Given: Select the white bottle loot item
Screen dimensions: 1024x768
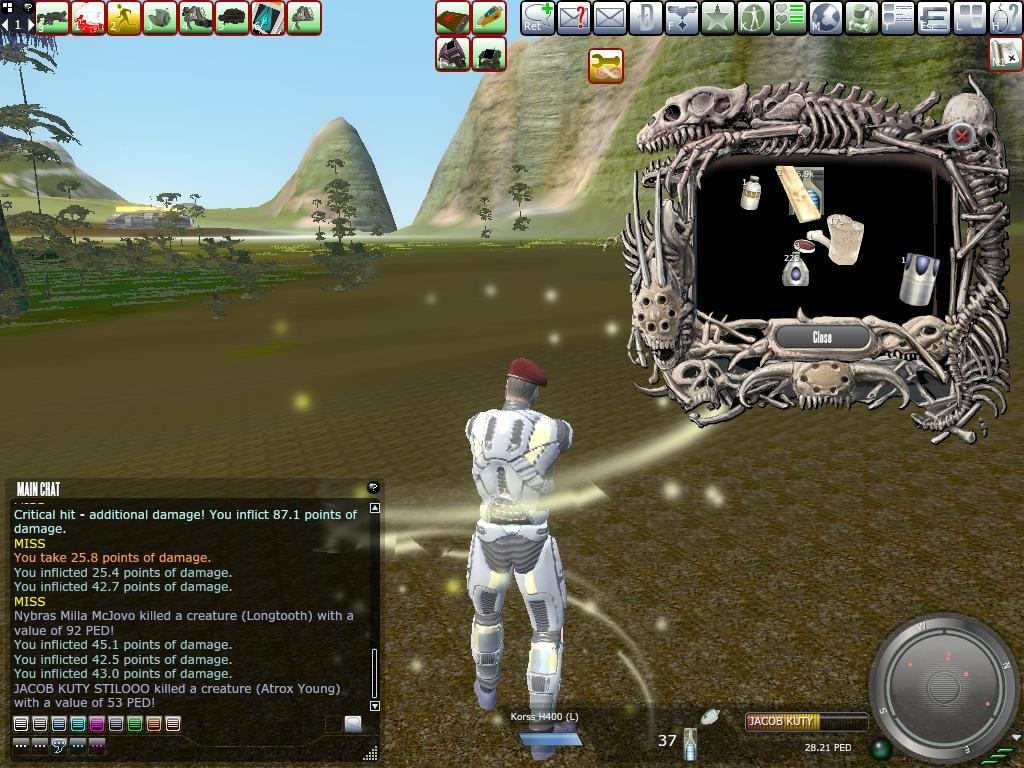Looking at the screenshot, I should [750, 192].
